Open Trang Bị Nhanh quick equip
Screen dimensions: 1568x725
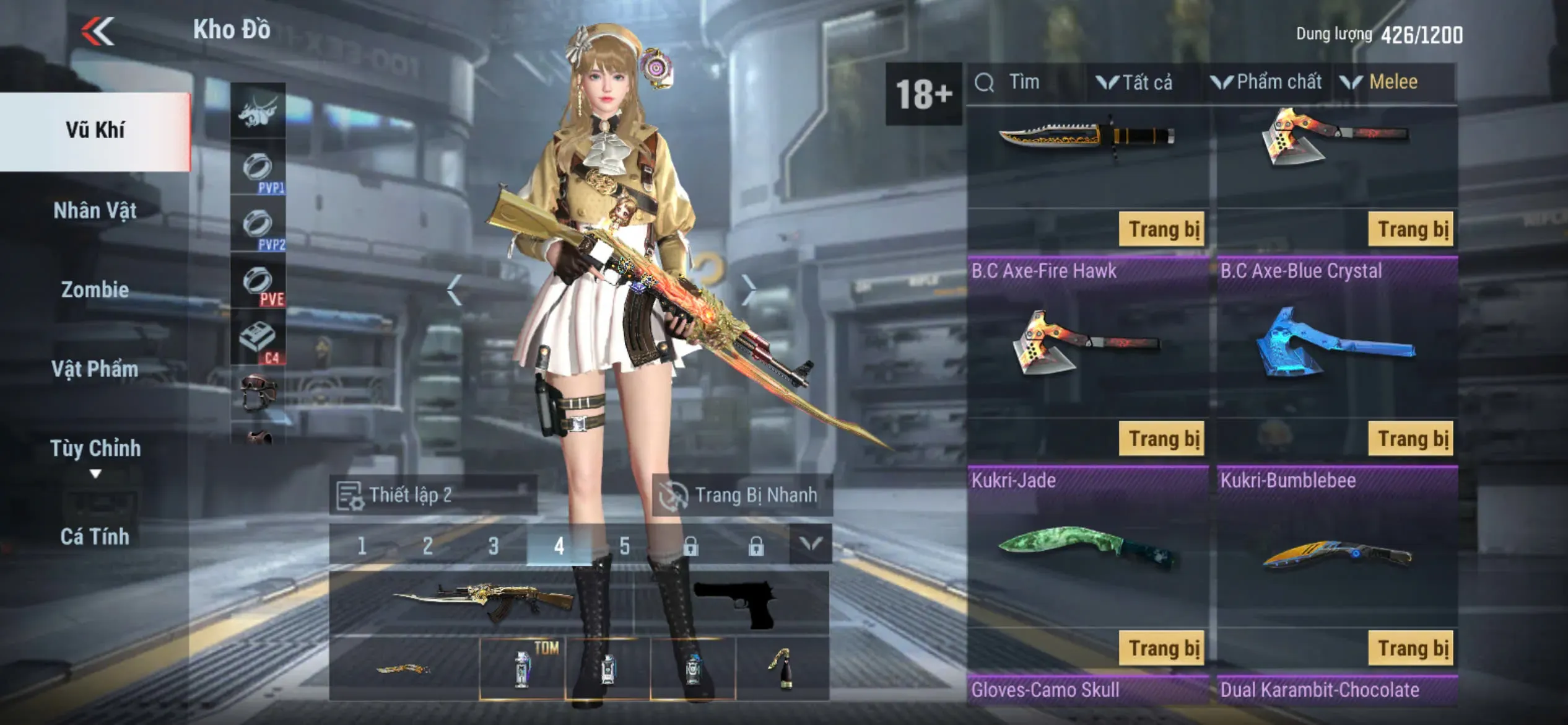(742, 495)
